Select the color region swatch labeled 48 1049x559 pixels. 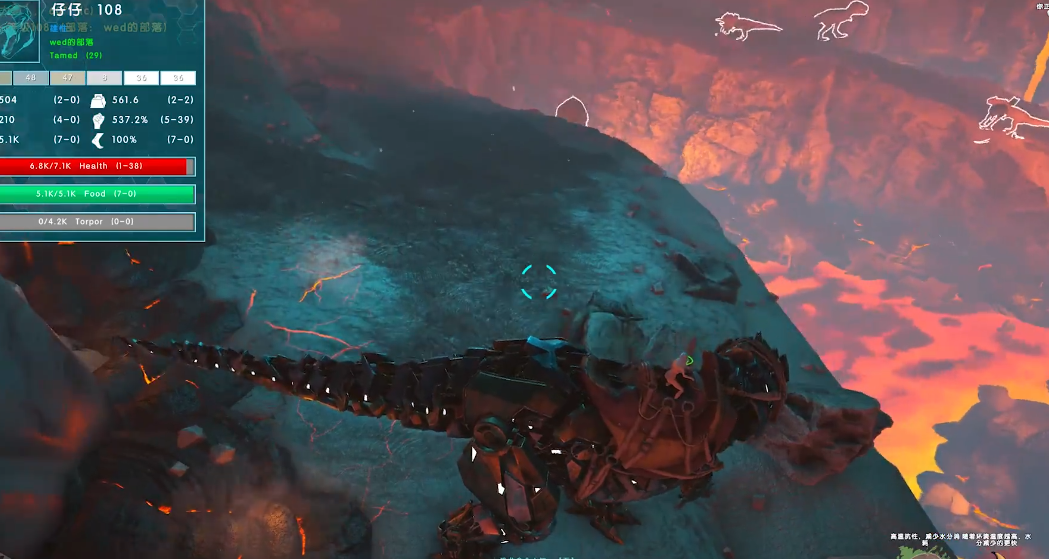30,78
